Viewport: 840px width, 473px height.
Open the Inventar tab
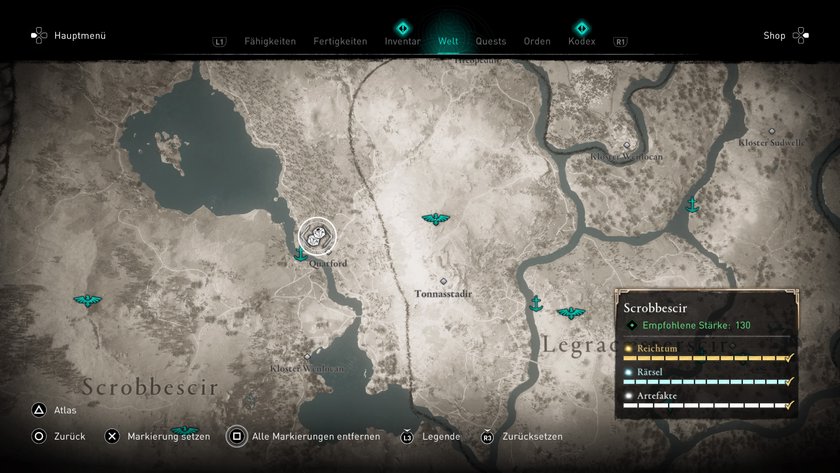[402, 42]
